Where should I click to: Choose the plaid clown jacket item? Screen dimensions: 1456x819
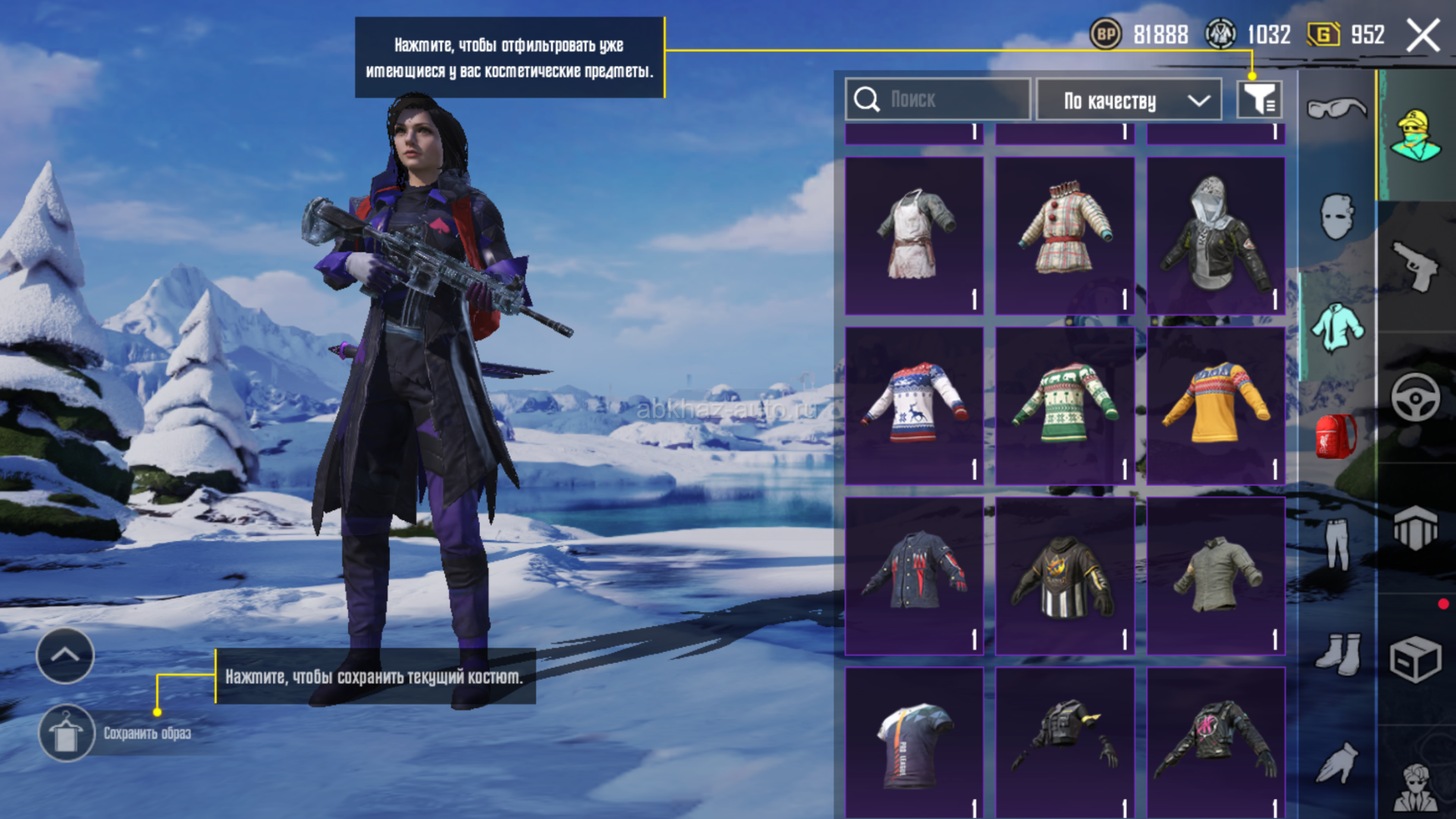pyautogui.click(x=1065, y=236)
